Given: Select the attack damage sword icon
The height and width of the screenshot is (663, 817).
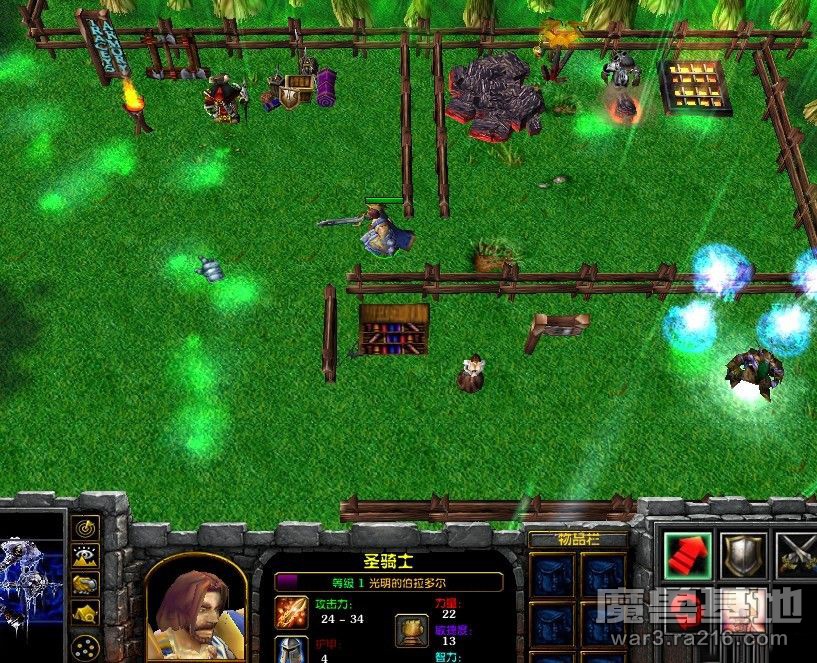Looking at the screenshot, I should 292,610.
